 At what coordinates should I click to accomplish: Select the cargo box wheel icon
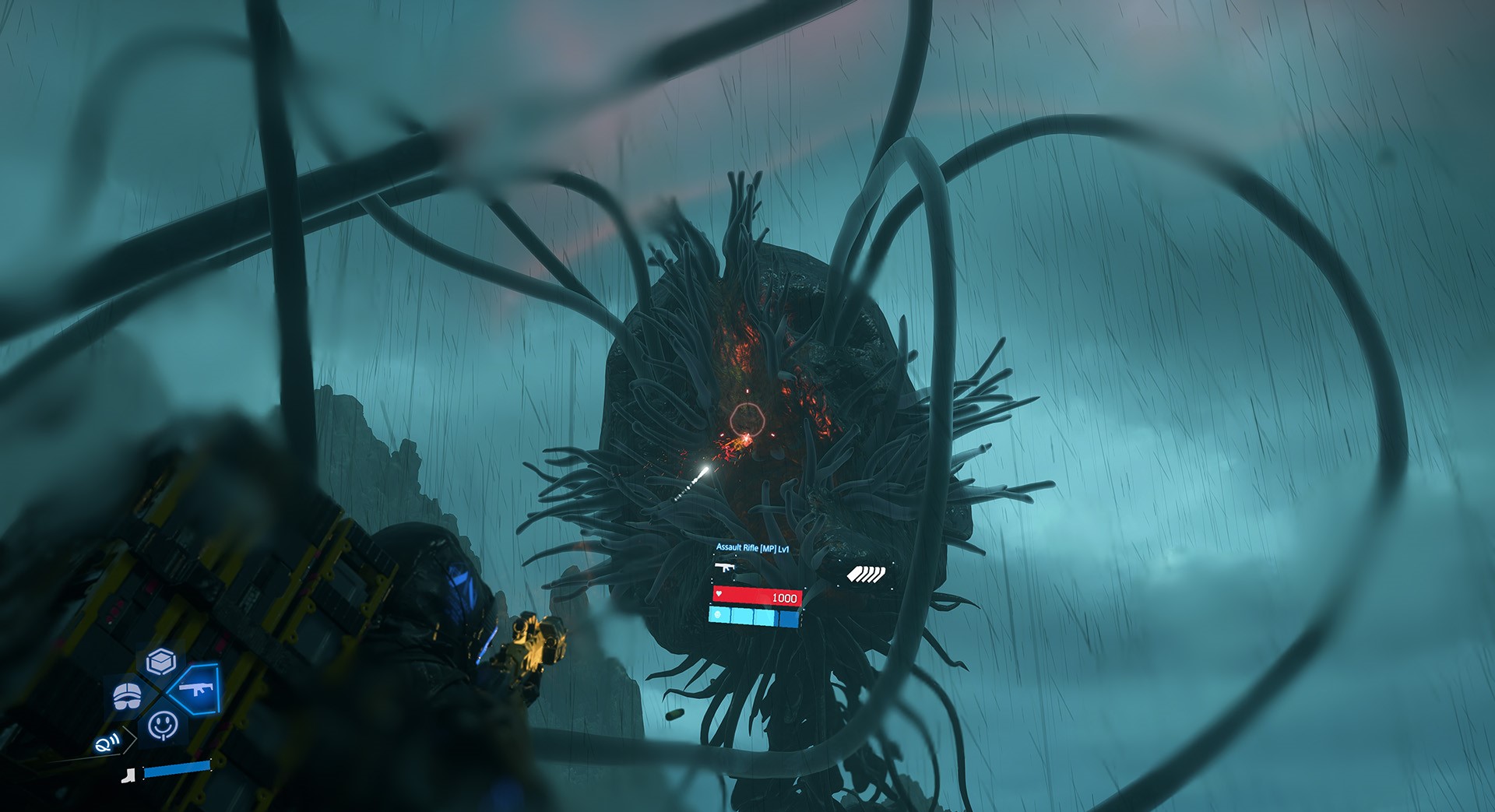click(160, 663)
